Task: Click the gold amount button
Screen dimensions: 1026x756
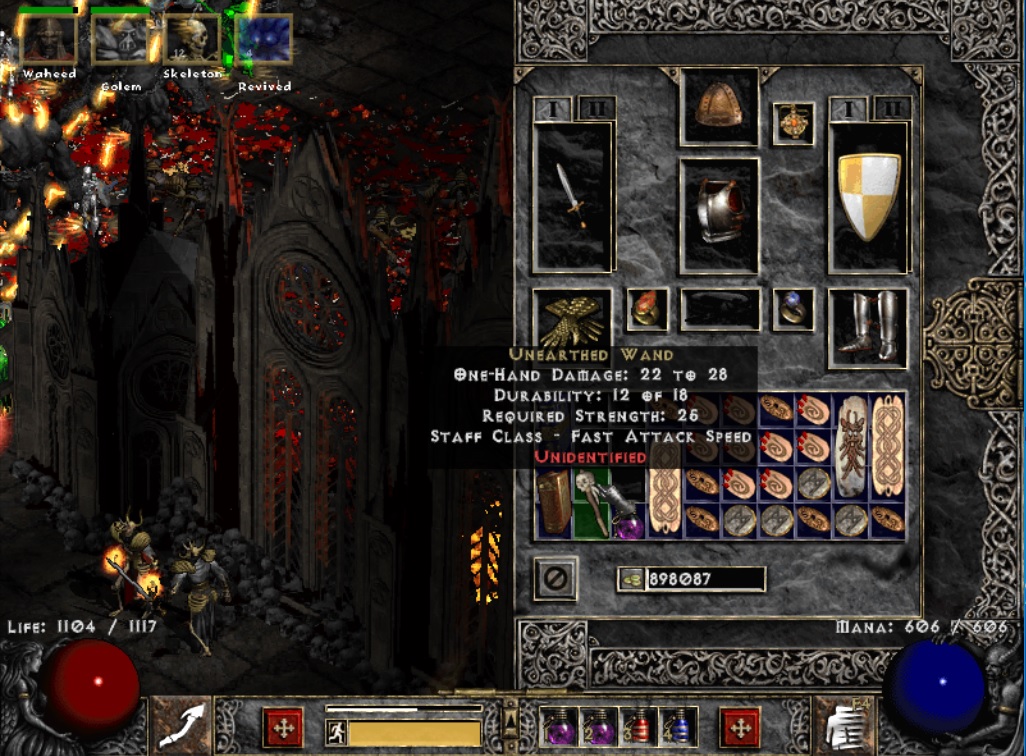Action: point(632,579)
